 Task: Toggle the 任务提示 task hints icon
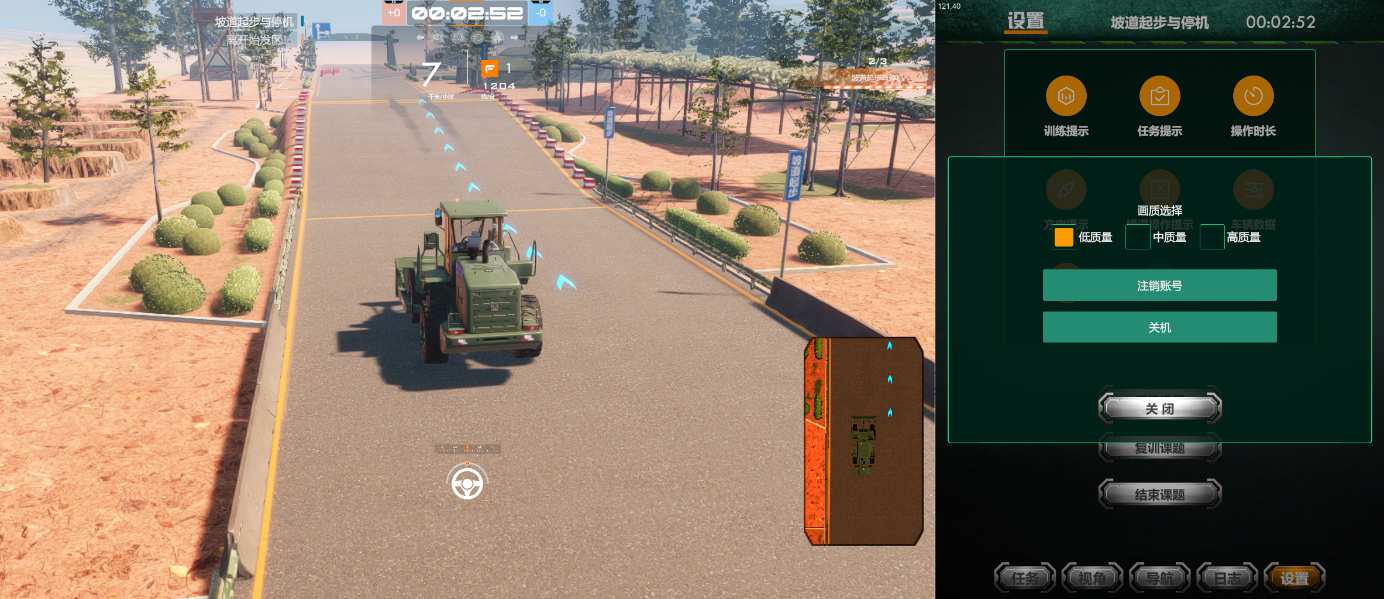(x=1159, y=96)
